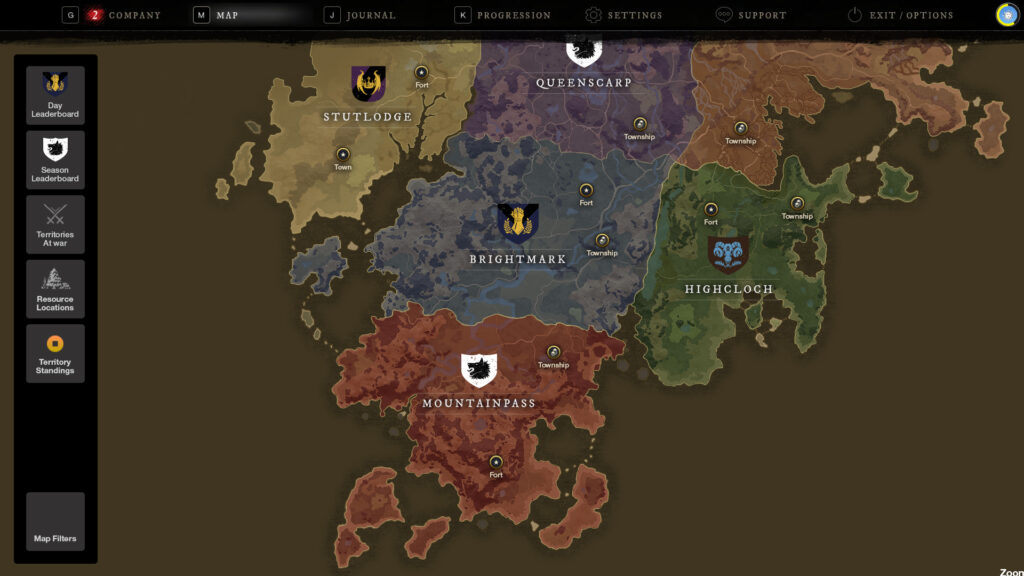Select the Stutlodge Town marker
1024x576 pixels.
[343, 155]
